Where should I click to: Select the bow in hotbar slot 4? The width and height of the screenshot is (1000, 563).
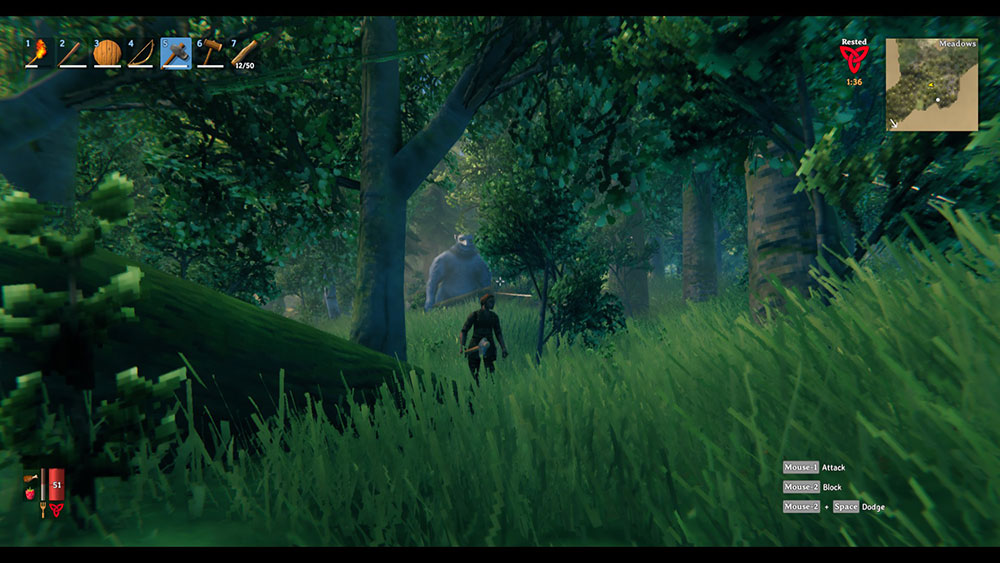click(141, 52)
